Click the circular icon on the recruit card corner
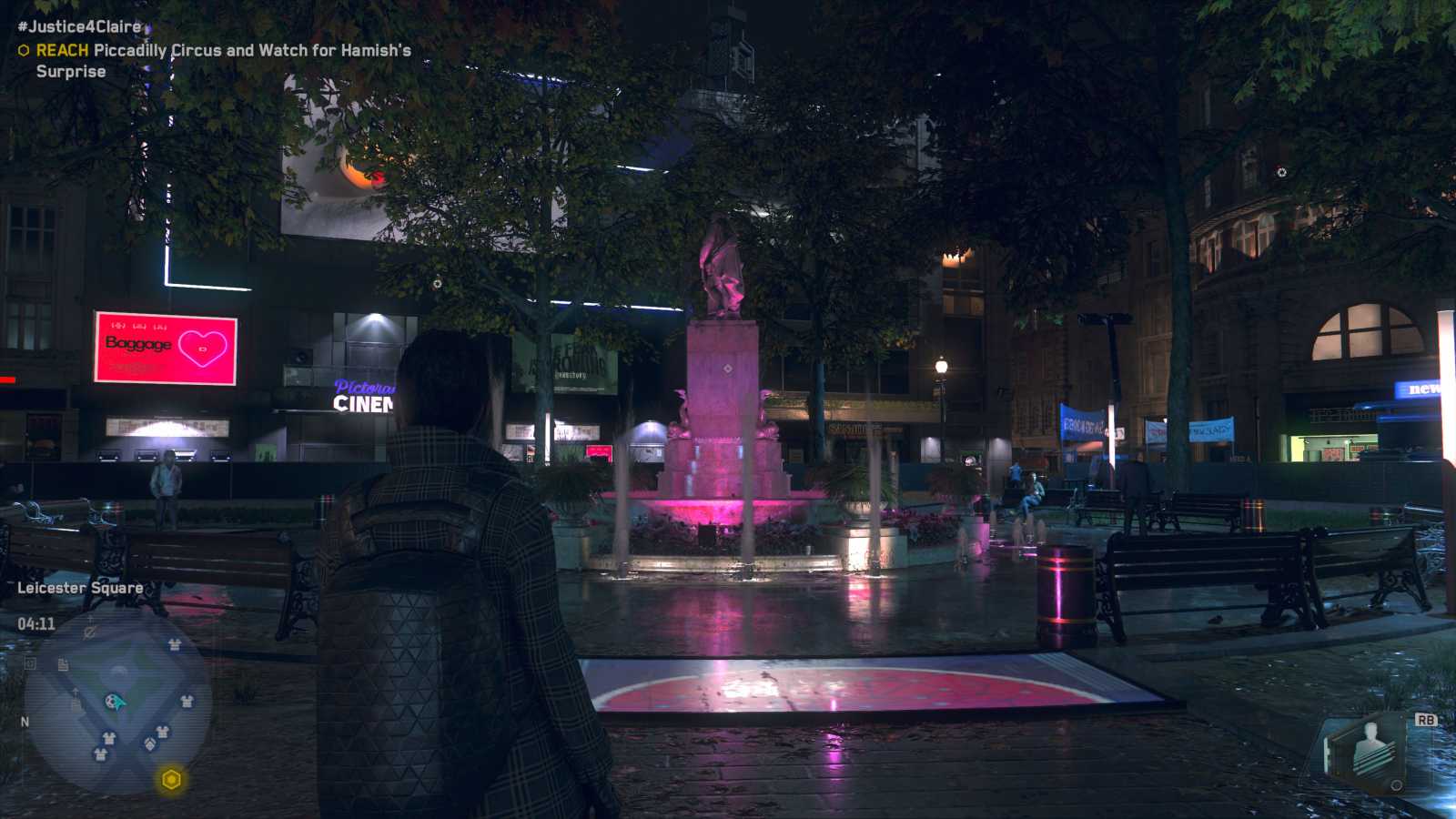The height and width of the screenshot is (819, 1456). click(x=1396, y=785)
